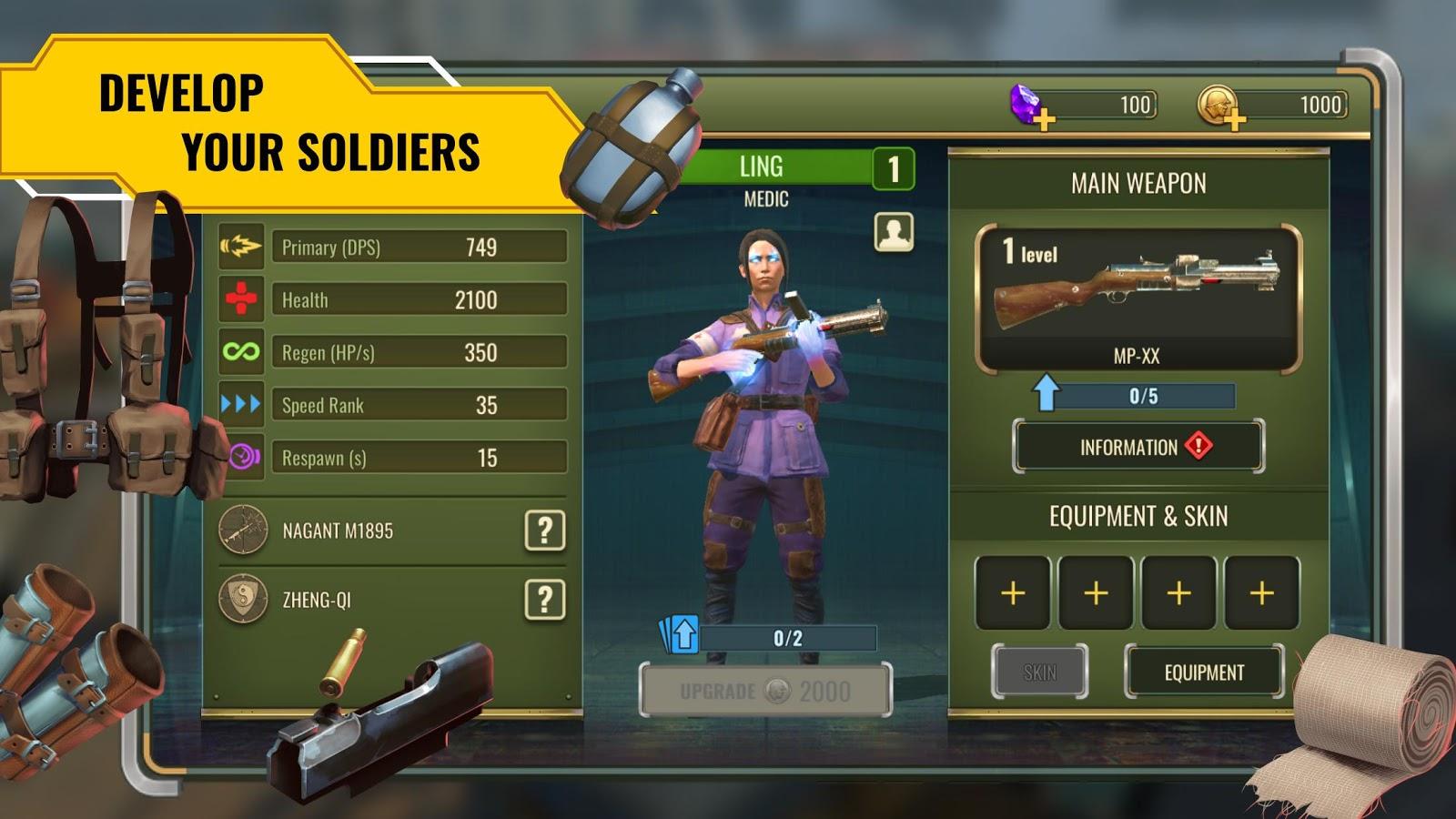Select the Zheng-Qi ability icon
Screen dimensions: 1456x819
pyautogui.click(x=243, y=600)
